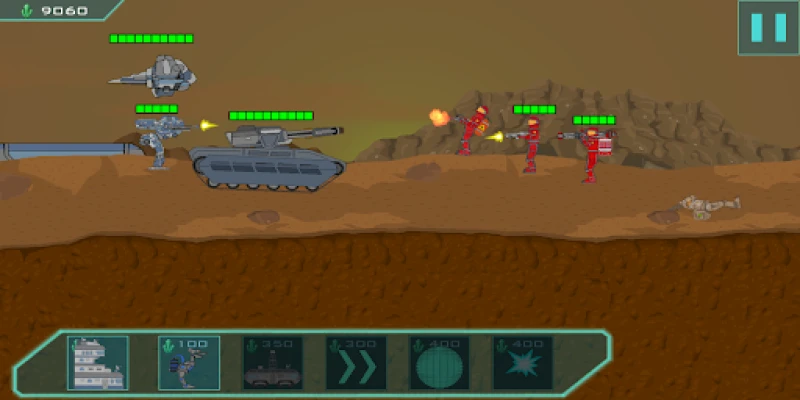The height and width of the screenshot is (400, 800).
Task: Build the 350-cost tank unit
Action: click(x=272, y=362)
